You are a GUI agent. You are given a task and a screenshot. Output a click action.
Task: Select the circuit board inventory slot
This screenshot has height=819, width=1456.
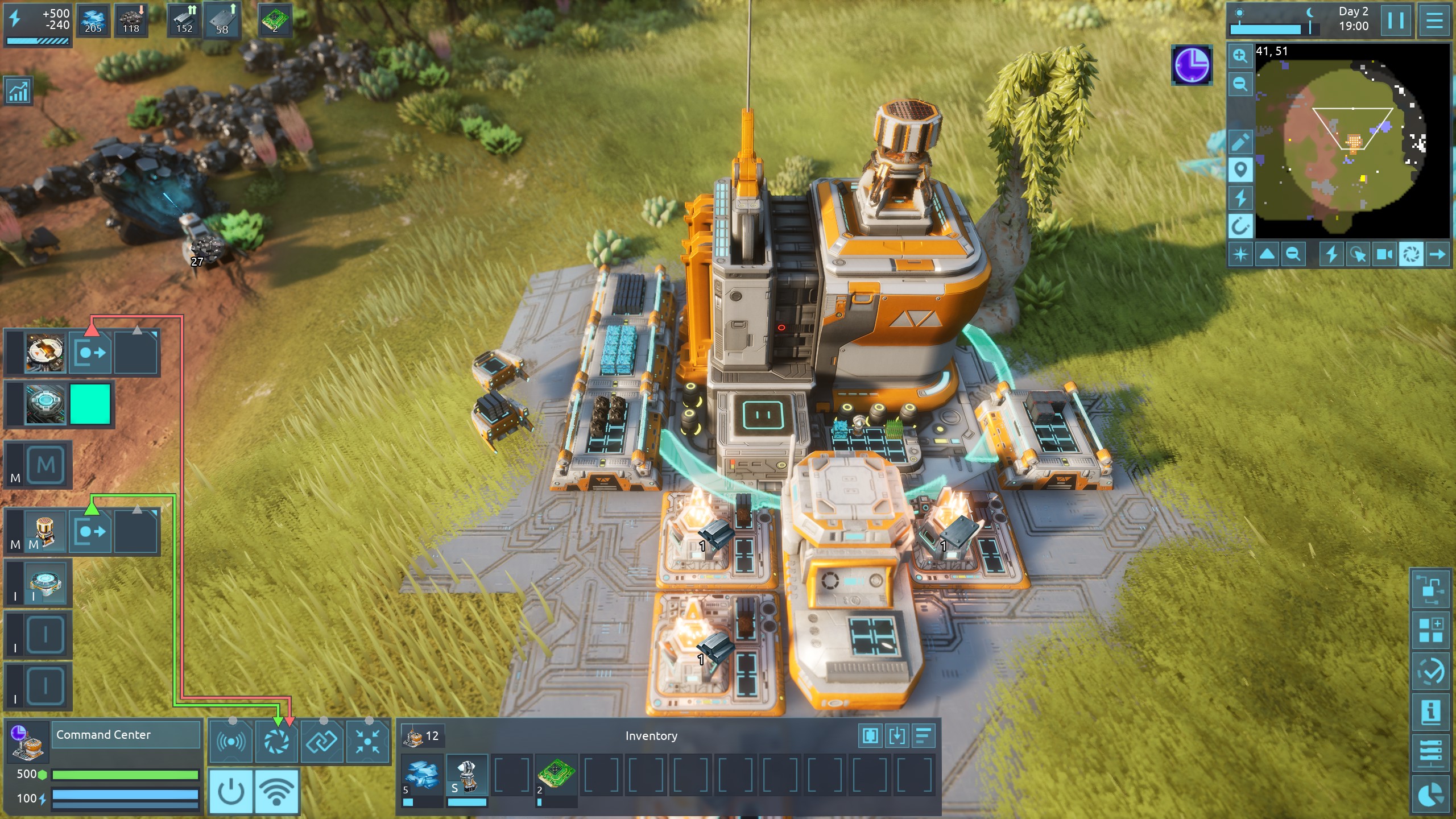[556, 774]
